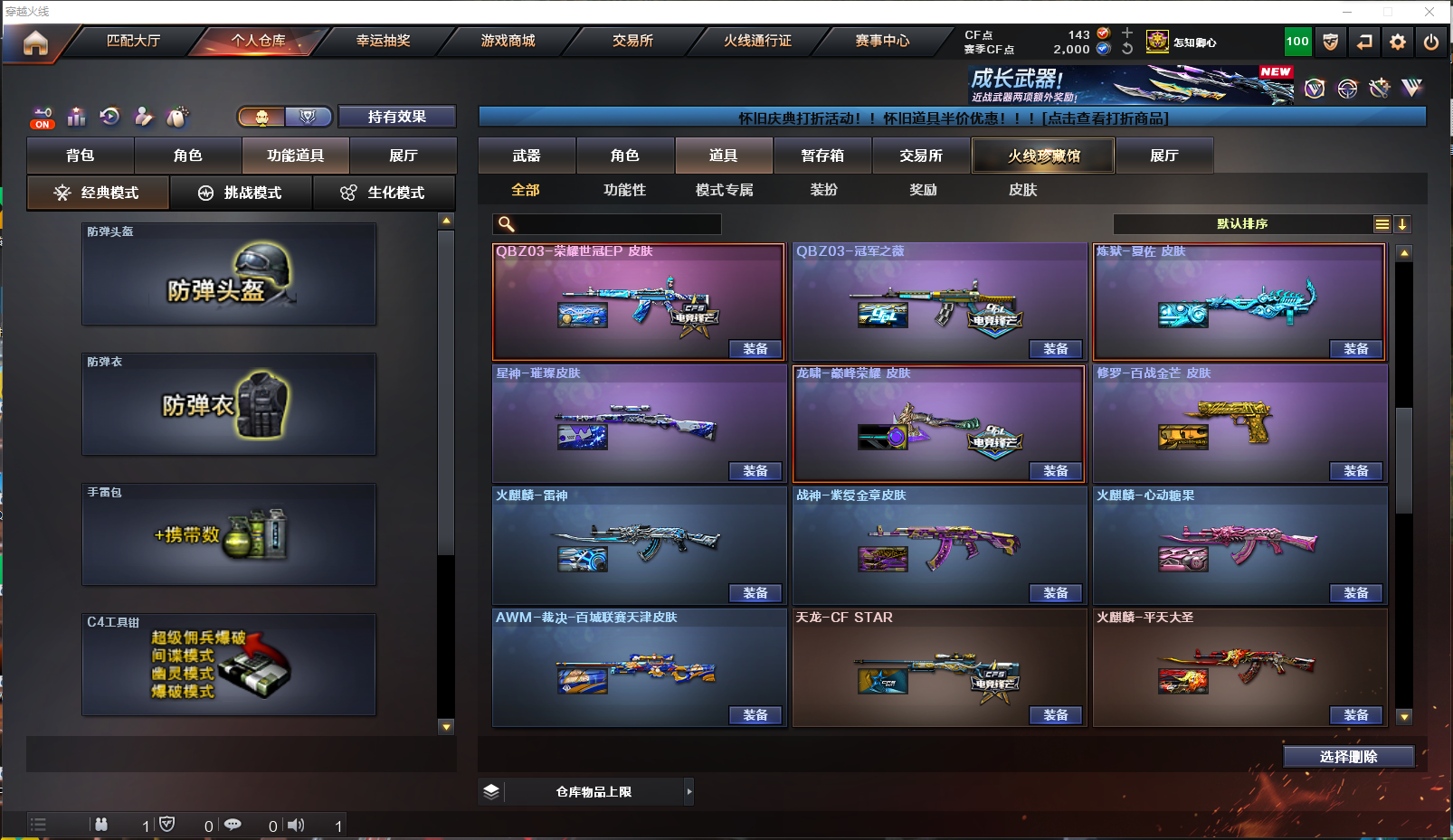Select the C4工具钳 item card

229,665
